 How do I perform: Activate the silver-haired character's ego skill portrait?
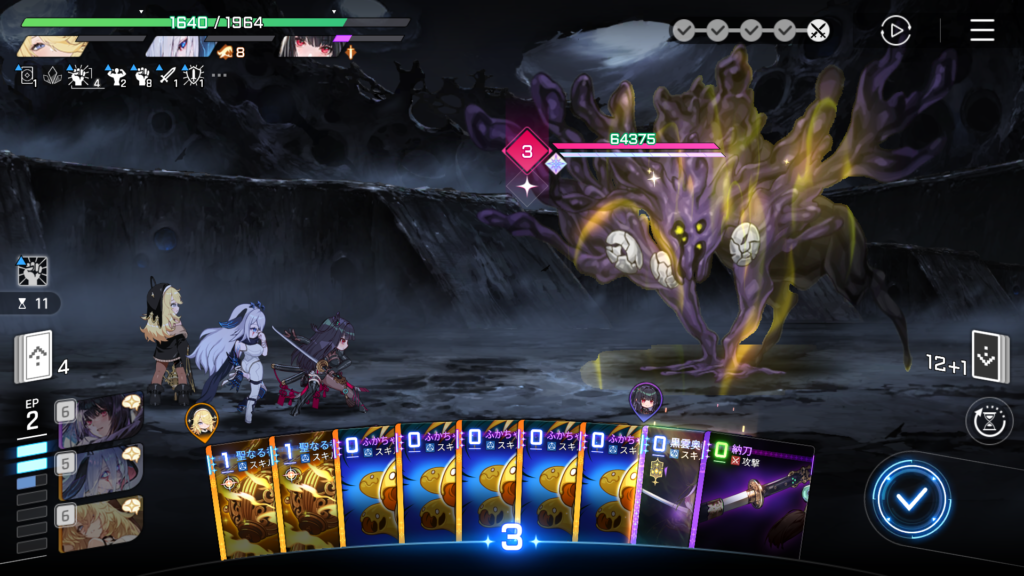click(100, 470)
